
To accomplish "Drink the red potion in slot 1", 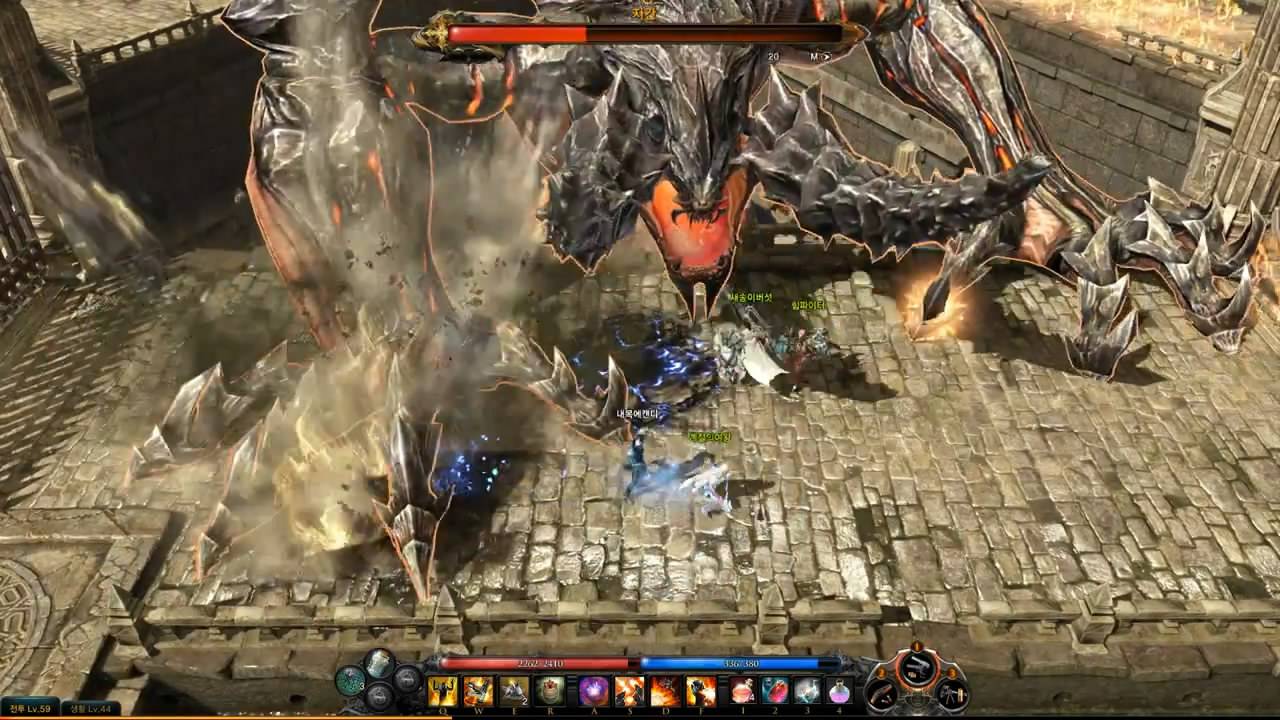I will click(x=743, y=690).
